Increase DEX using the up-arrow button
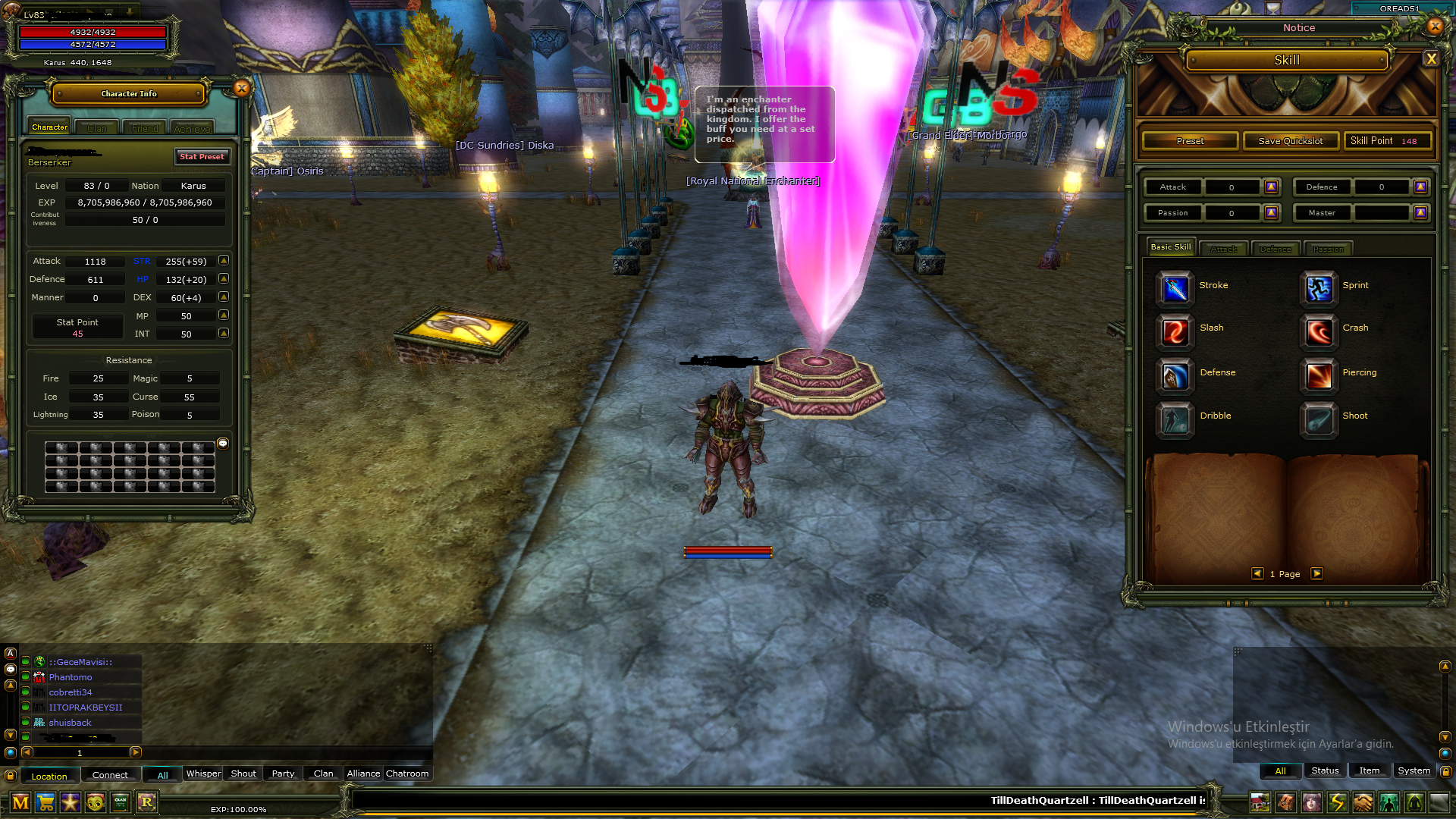This screenshot has width=1456, height=819. 223,297
